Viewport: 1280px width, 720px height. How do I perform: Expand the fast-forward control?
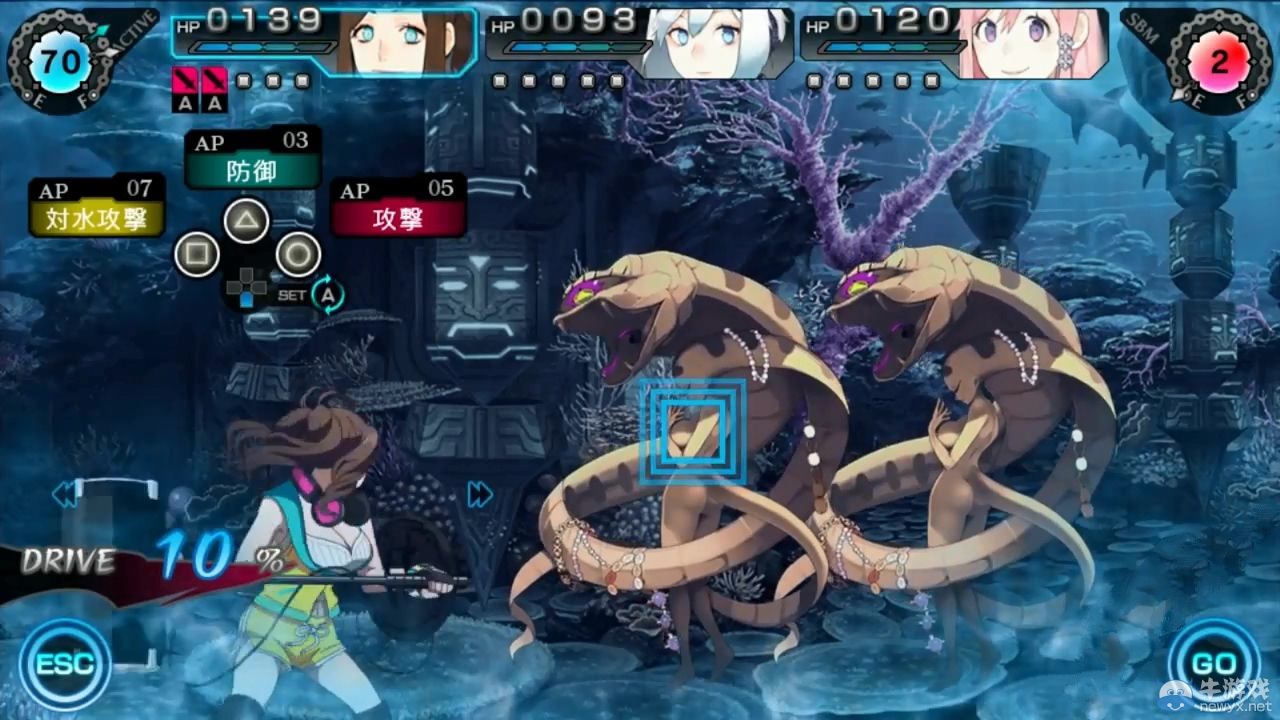pyautogui.click(x=479, y=493)
